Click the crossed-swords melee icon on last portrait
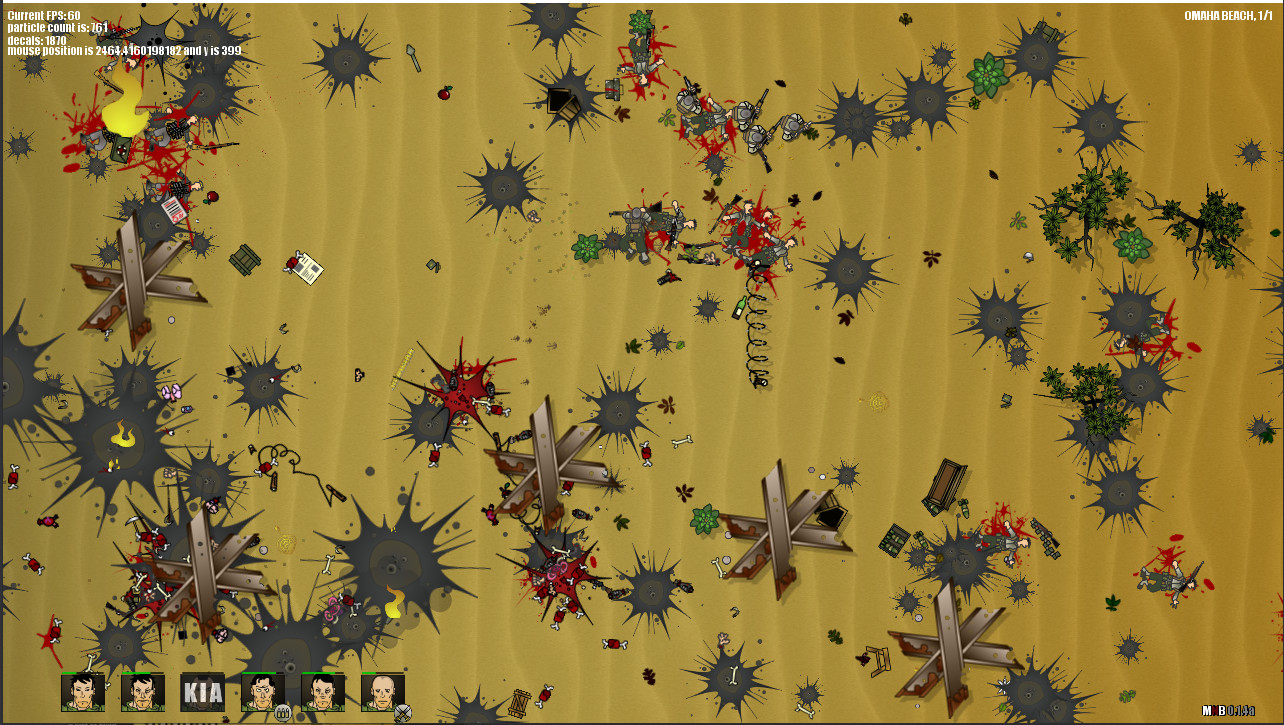The image size is (1284, 725). click(402, 712)
